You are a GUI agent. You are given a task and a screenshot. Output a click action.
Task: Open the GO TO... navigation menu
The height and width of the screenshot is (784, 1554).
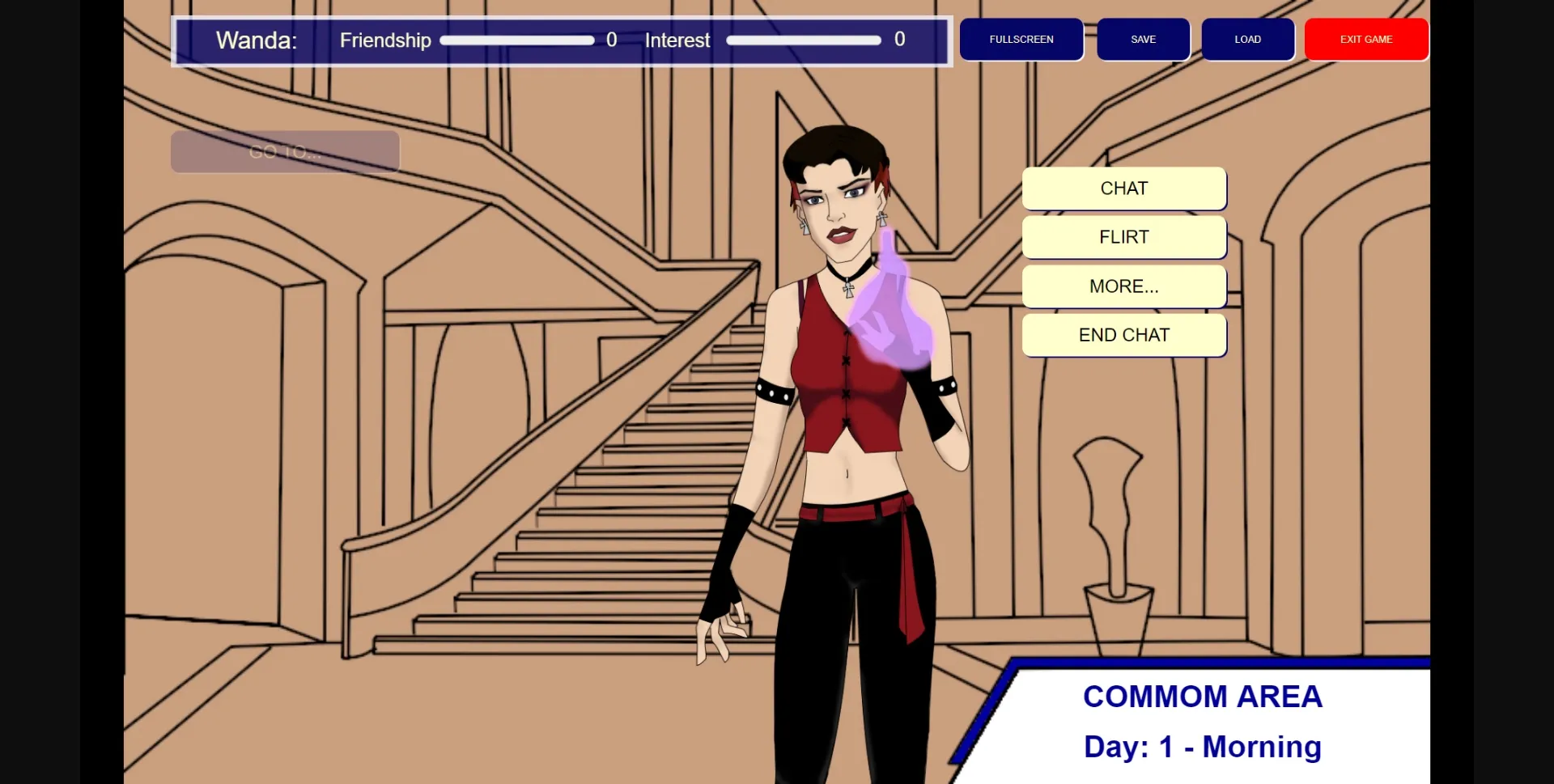[284, 151]
